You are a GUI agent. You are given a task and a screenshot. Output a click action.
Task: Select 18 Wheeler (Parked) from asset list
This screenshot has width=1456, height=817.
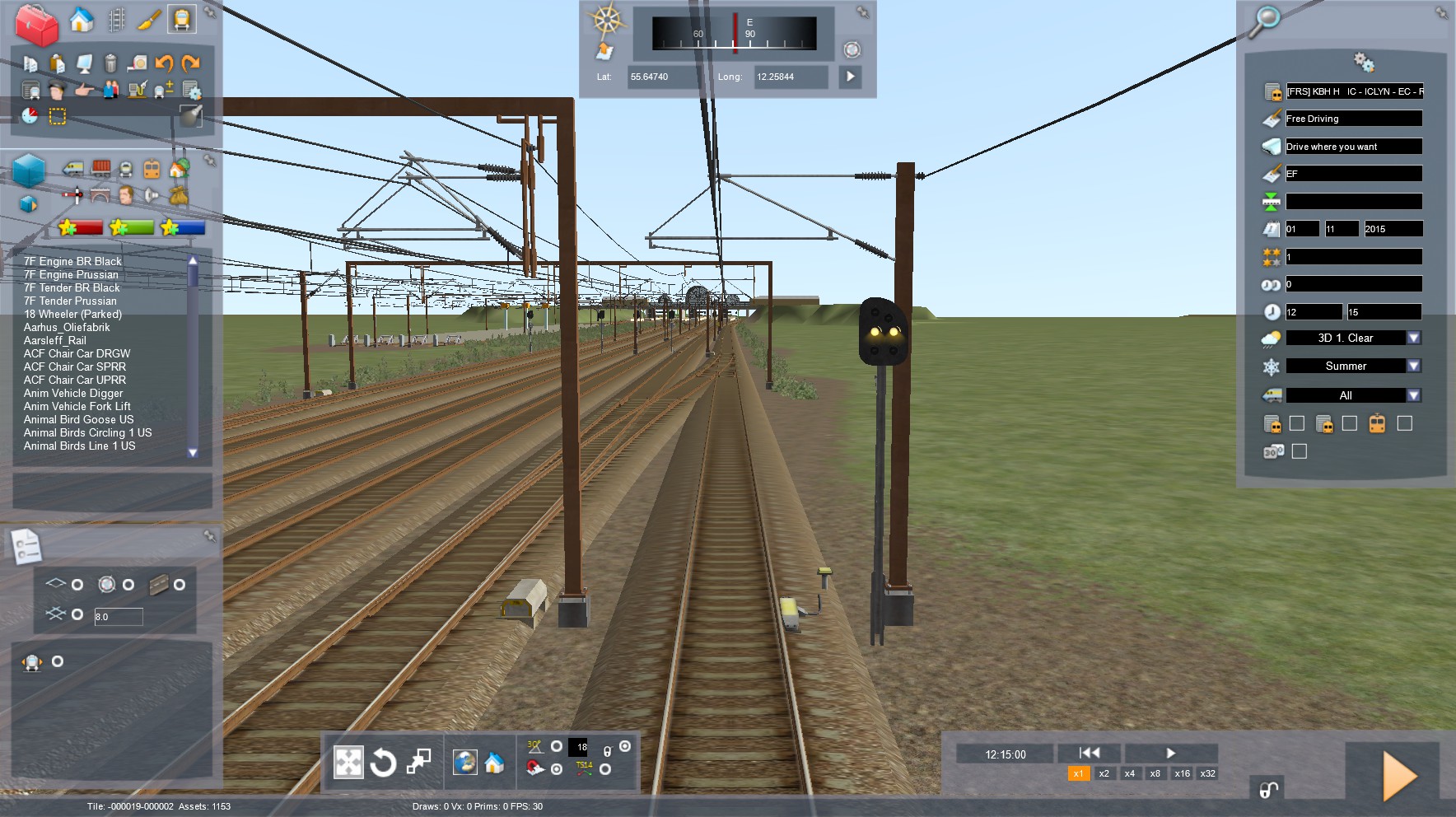tap(72, 314)
